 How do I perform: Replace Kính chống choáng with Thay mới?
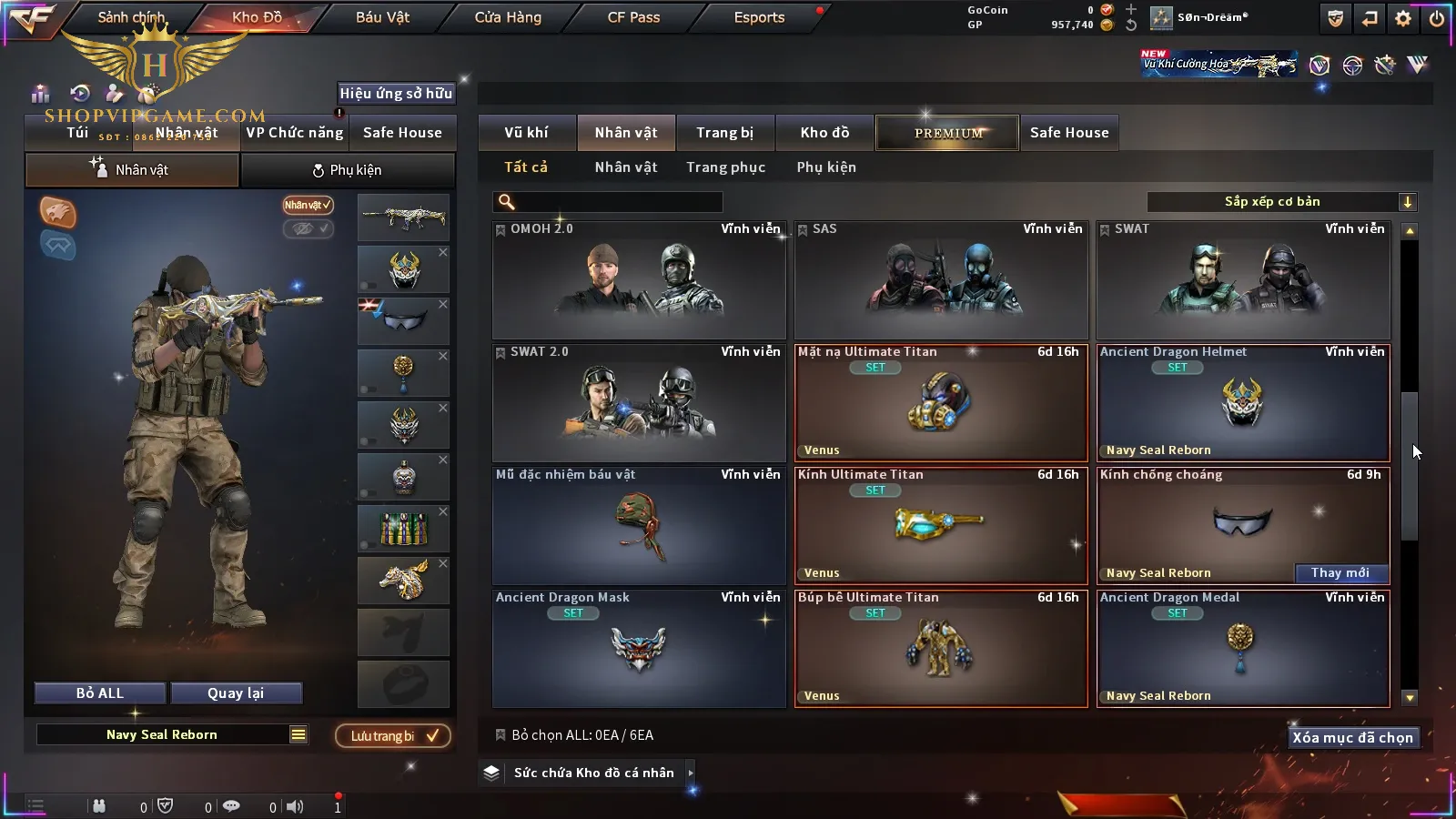[x=1340, y=573]
